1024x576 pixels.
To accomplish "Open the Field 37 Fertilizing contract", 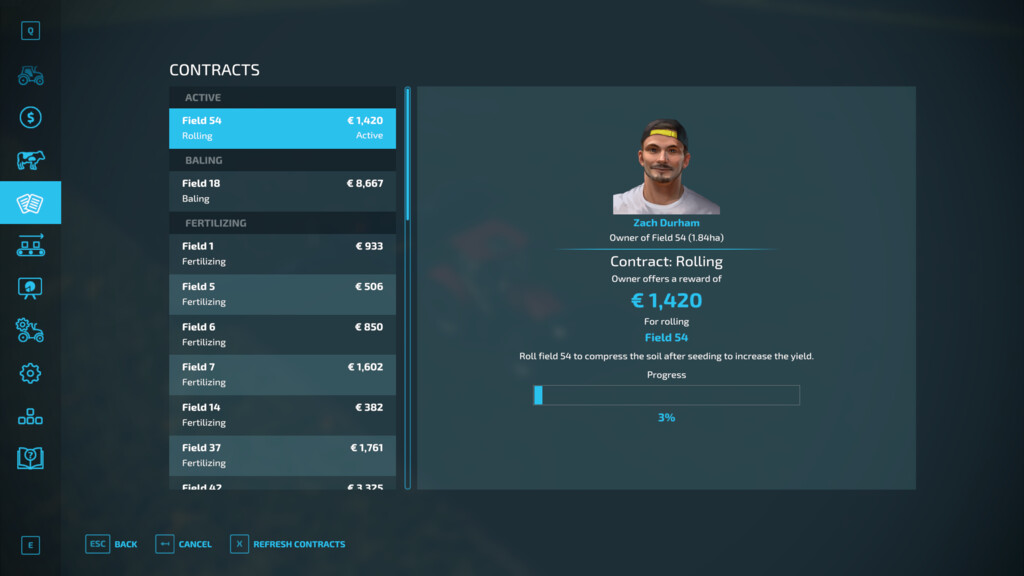I will point(282,455).
